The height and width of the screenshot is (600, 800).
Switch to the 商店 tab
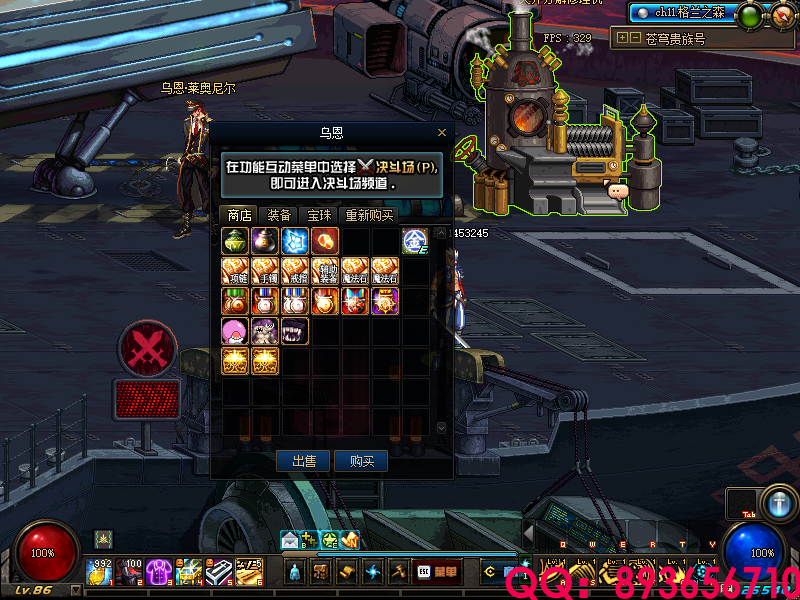(239, 215)
